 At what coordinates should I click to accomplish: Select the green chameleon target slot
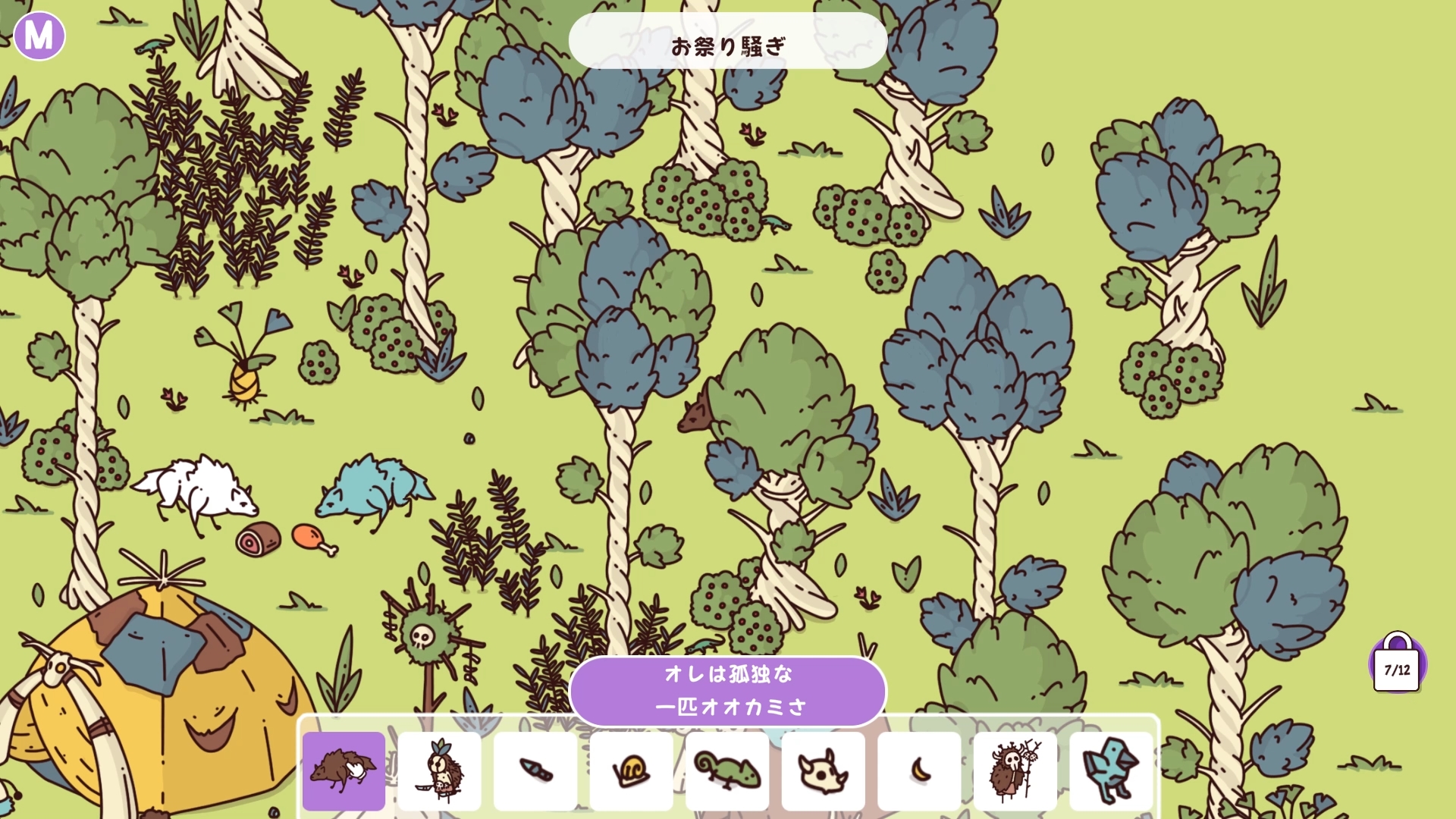[x=727, y=770]
